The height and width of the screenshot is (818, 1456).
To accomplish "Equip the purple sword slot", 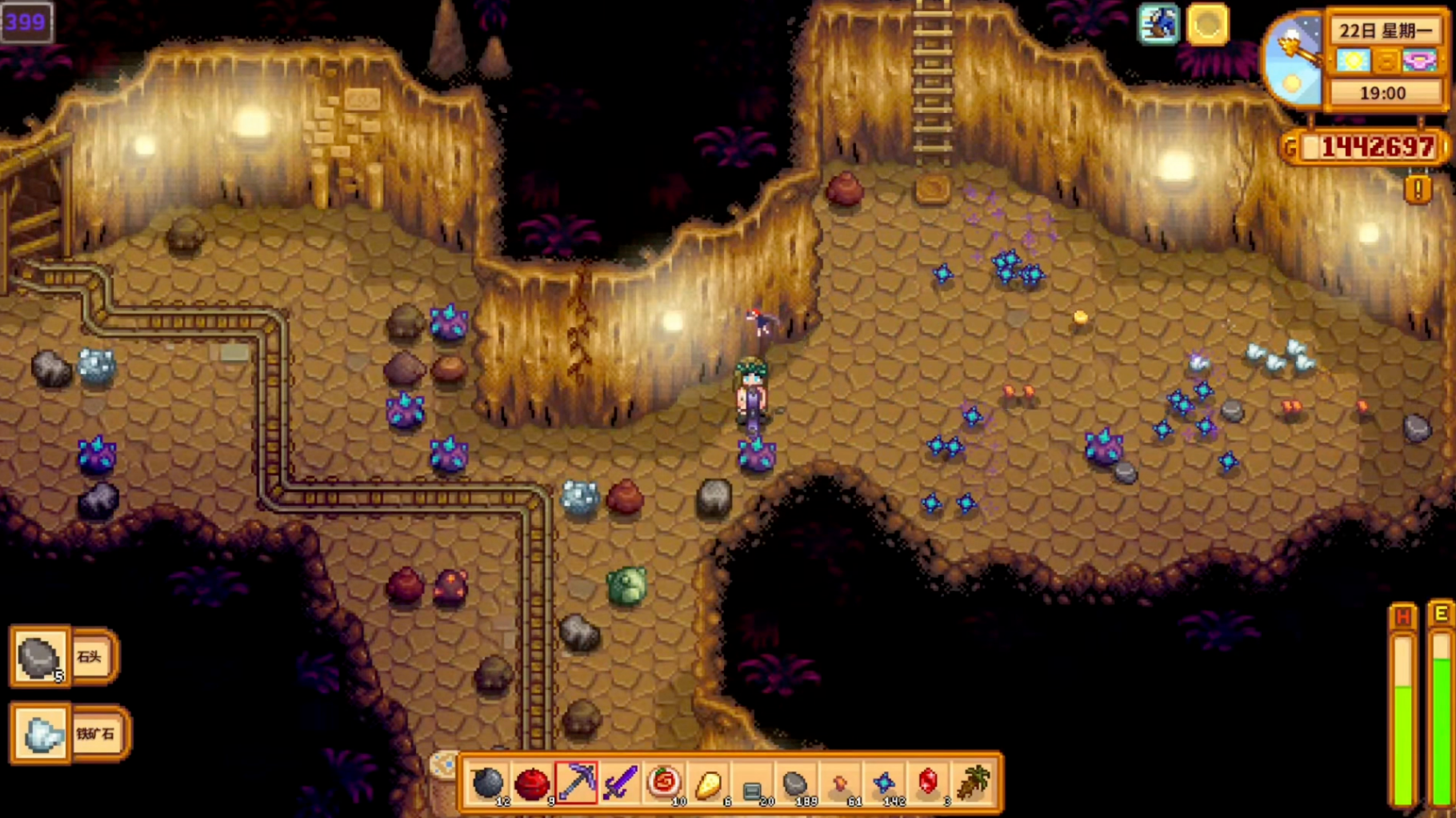I will (620, 783).
